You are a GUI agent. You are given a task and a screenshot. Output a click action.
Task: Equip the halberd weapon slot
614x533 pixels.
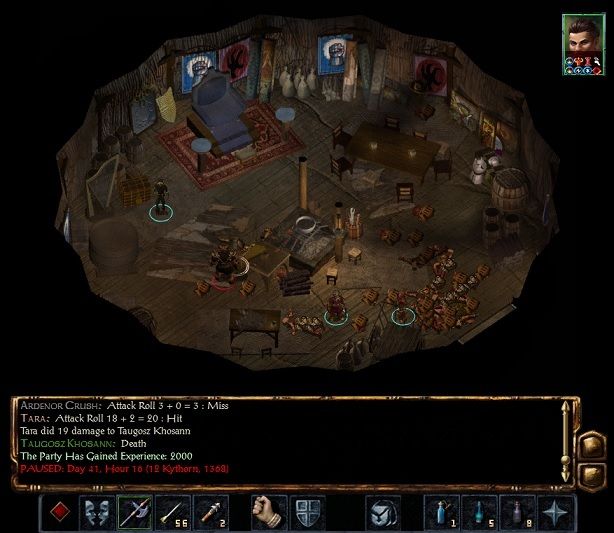(x=134, y=512)
